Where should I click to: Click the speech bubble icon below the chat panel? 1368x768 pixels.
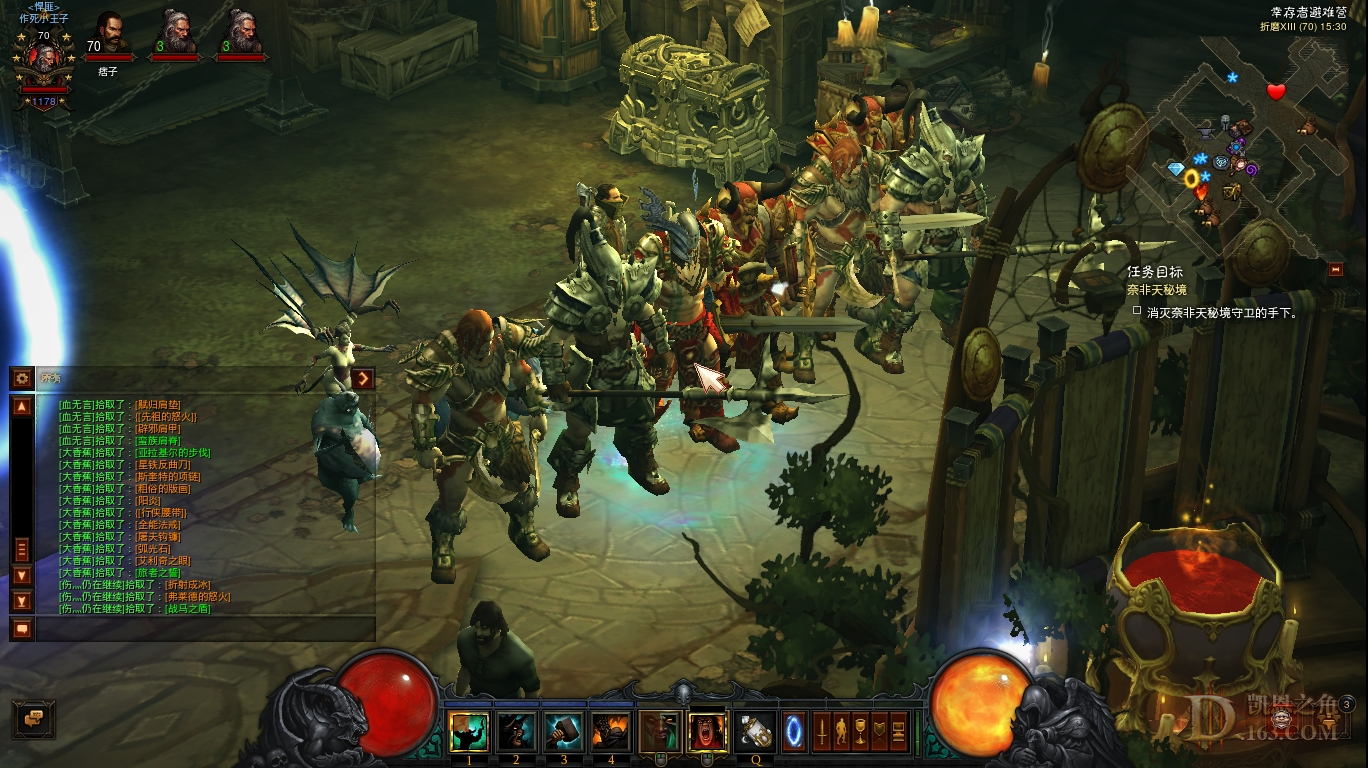click(20, 629)
